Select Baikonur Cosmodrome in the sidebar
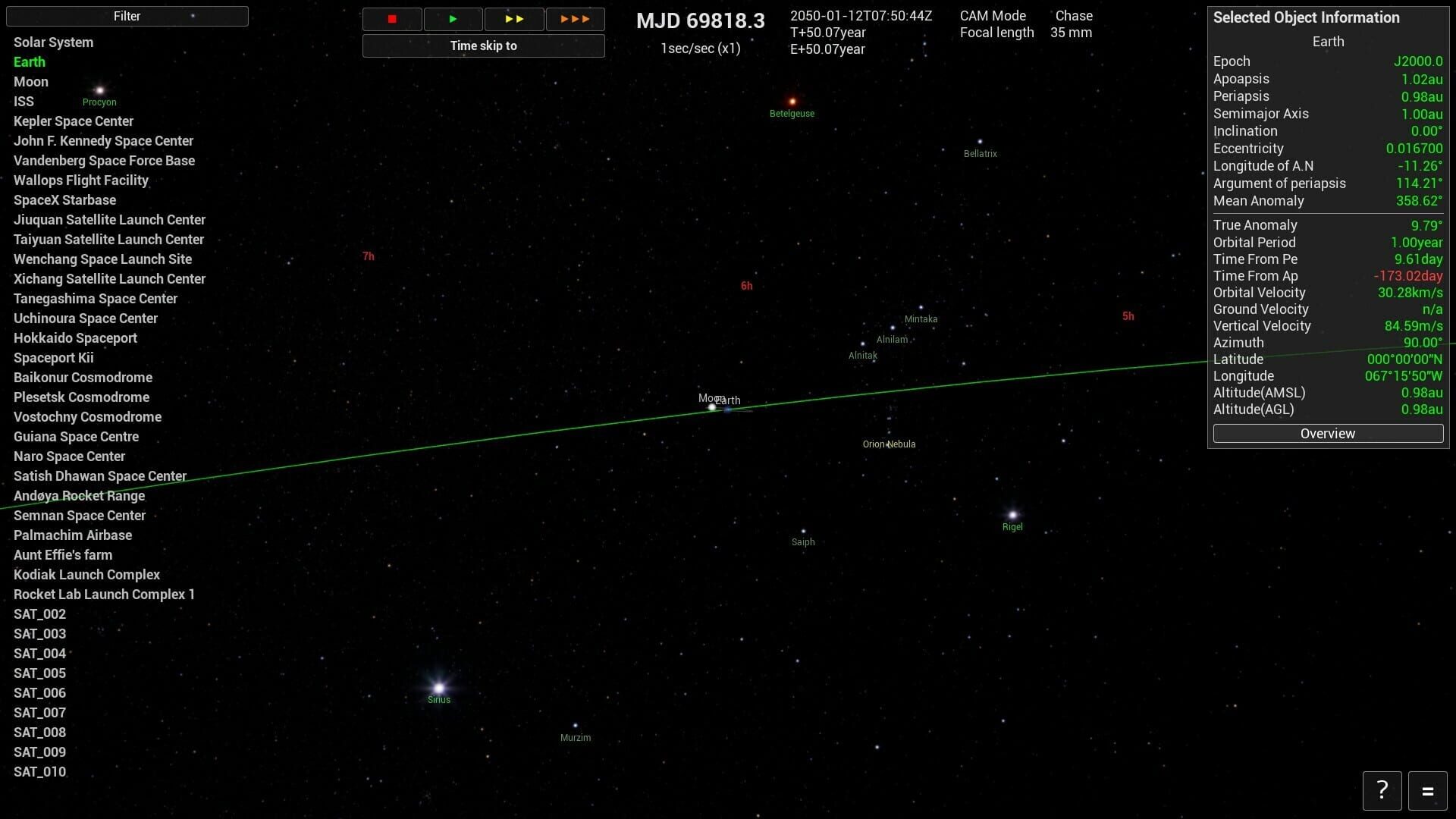 tap(83, 377)
